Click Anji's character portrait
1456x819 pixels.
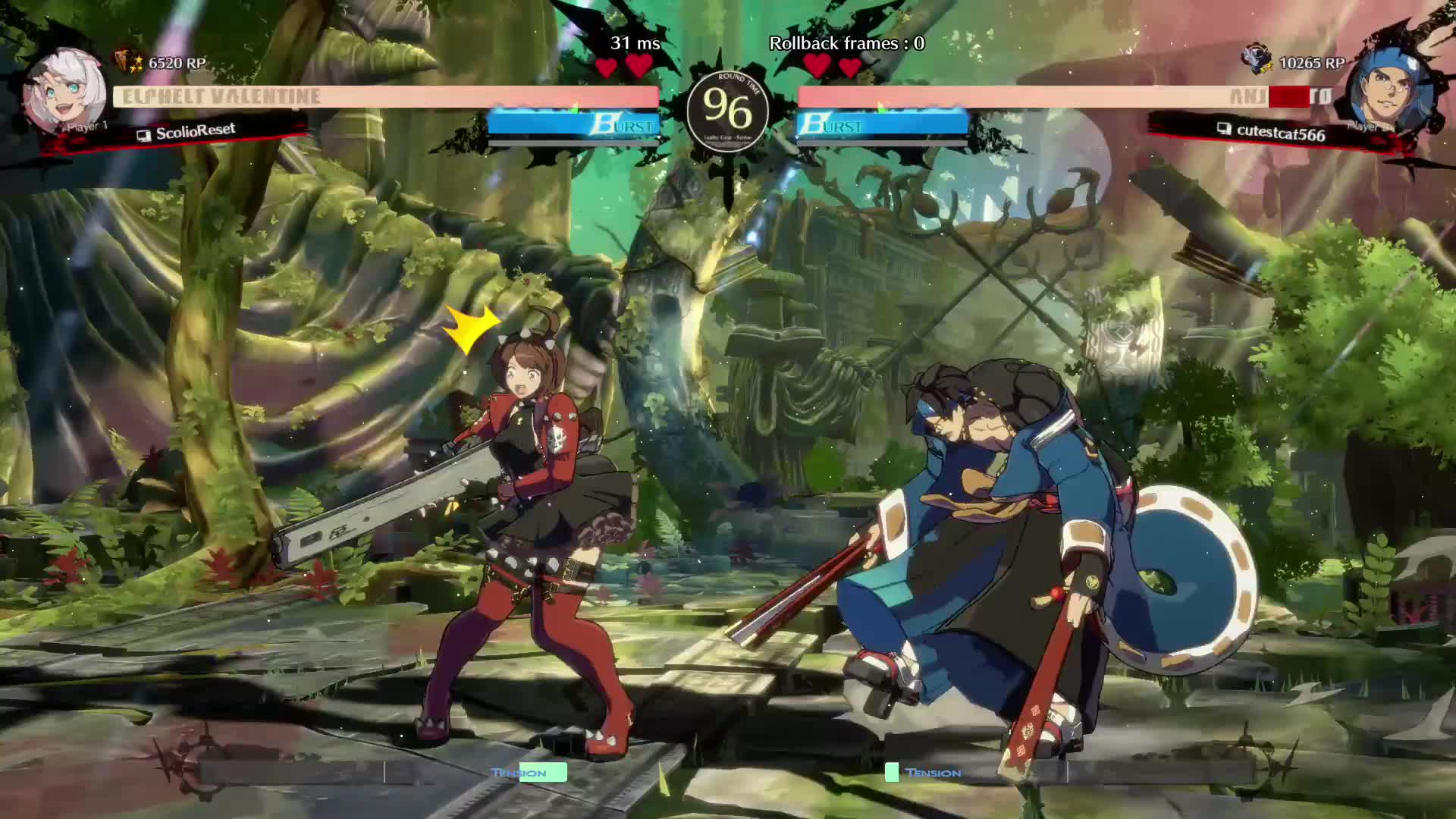tap(1392, 91)
